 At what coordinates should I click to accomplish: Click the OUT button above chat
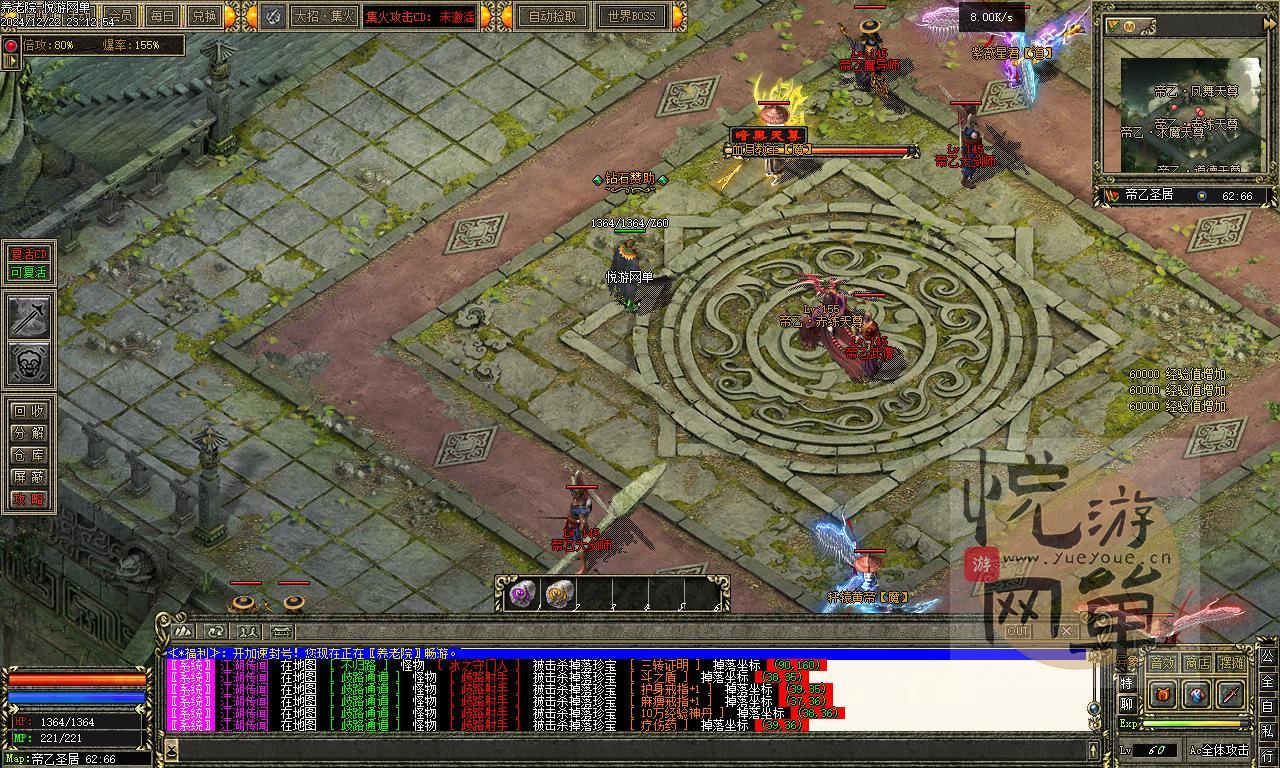click(1018, 631)
